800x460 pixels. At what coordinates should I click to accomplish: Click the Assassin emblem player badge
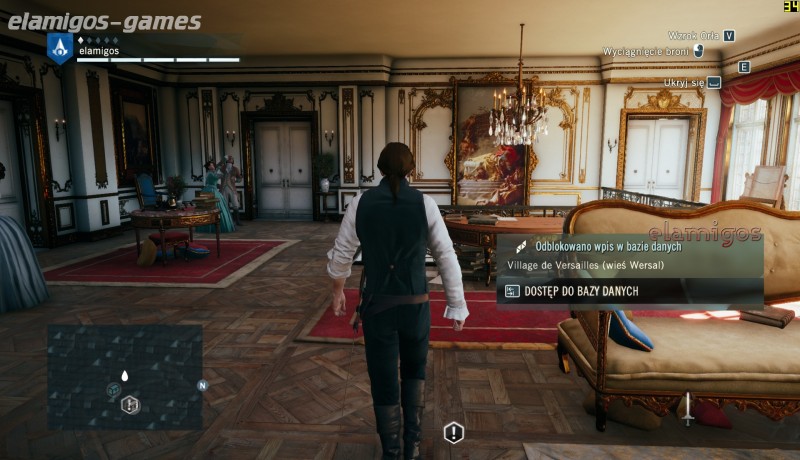(x=60, y=46)
